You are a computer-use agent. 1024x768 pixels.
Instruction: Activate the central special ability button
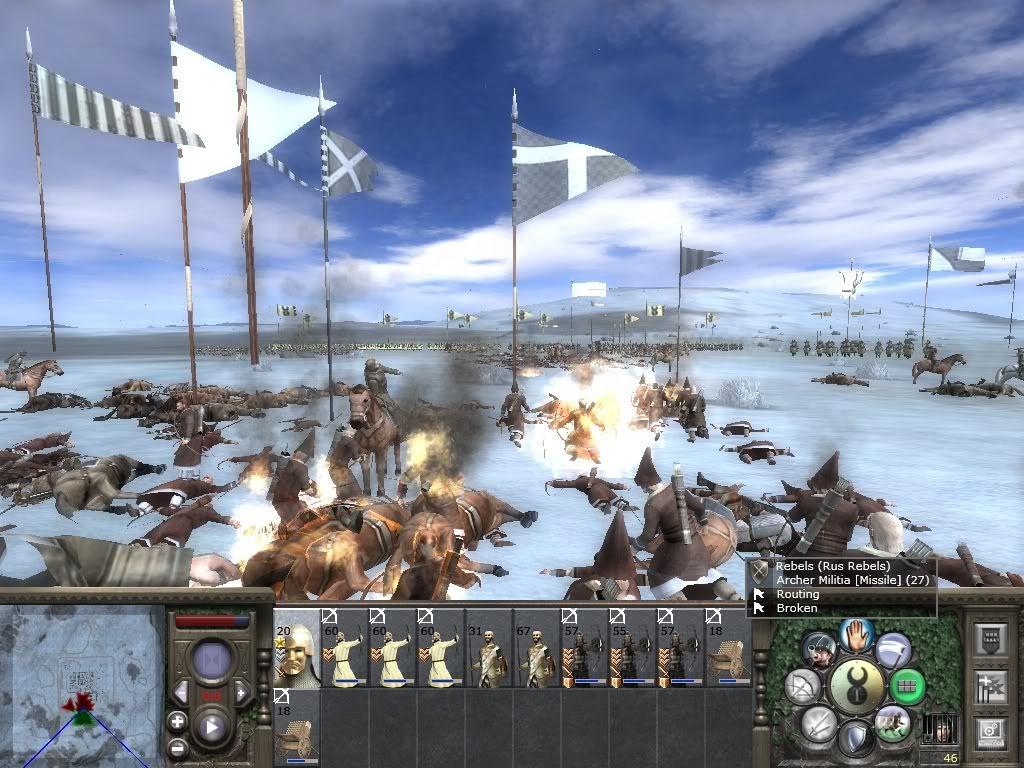click(857, 685)
